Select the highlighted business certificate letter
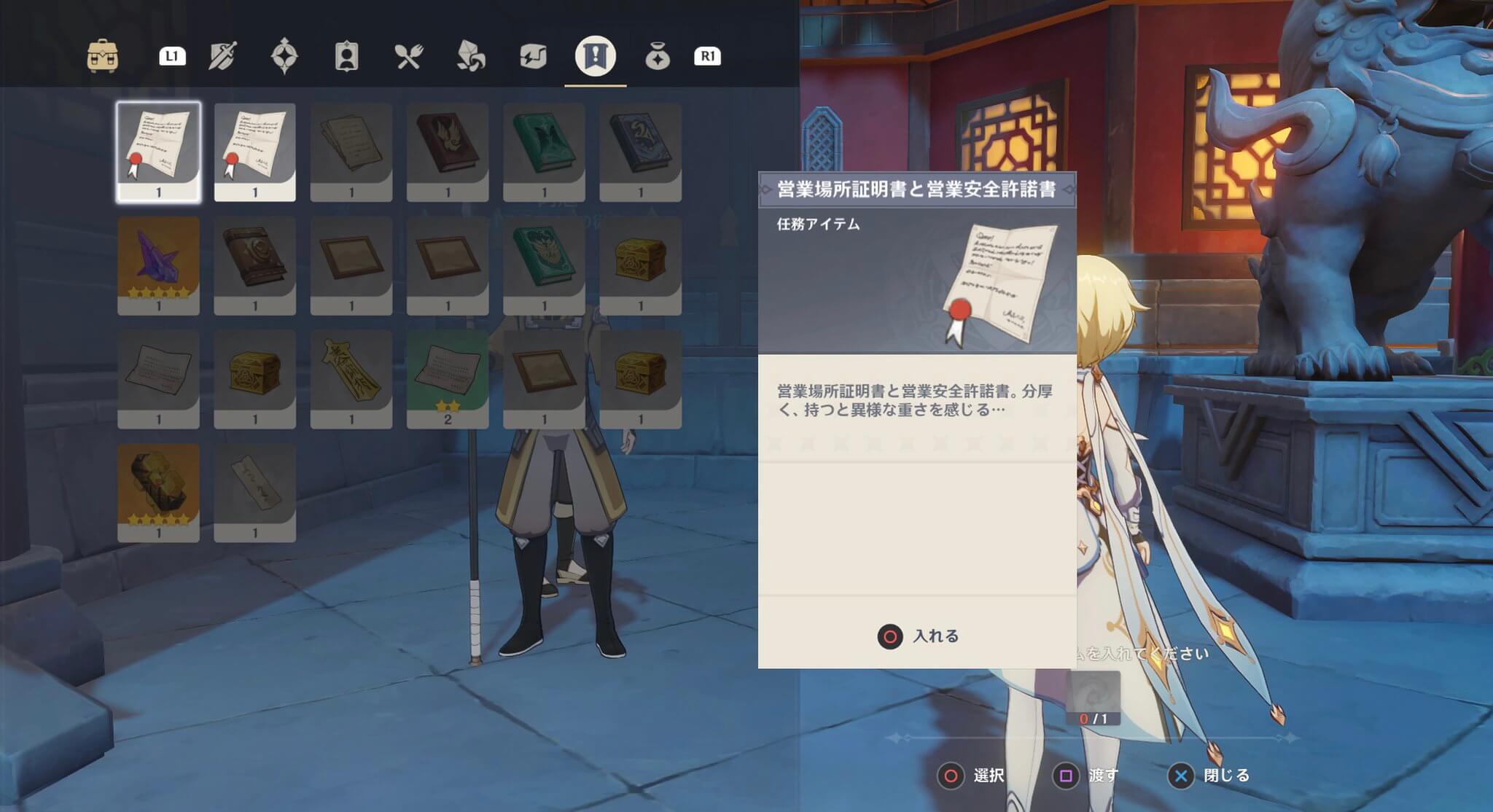This screenshot has width=1493, height=812. (x=160, y=151)
